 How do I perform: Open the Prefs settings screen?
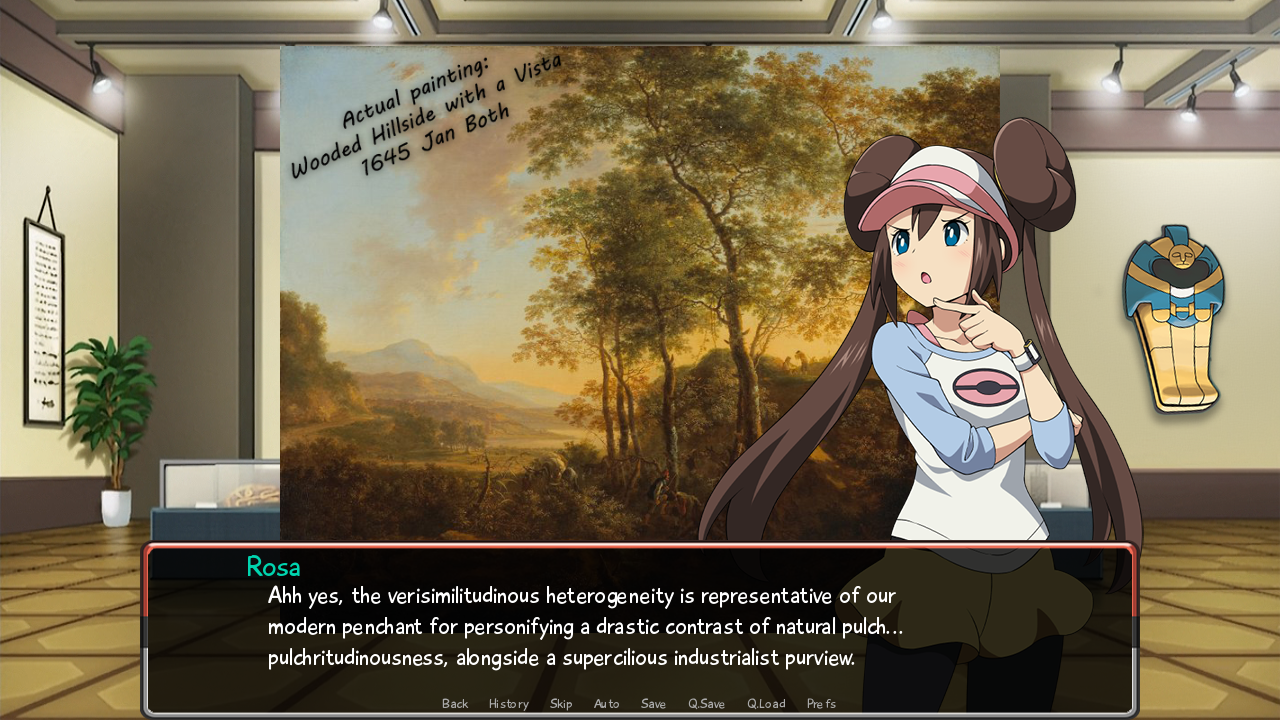pyautogui.click(x=821, y=703)
